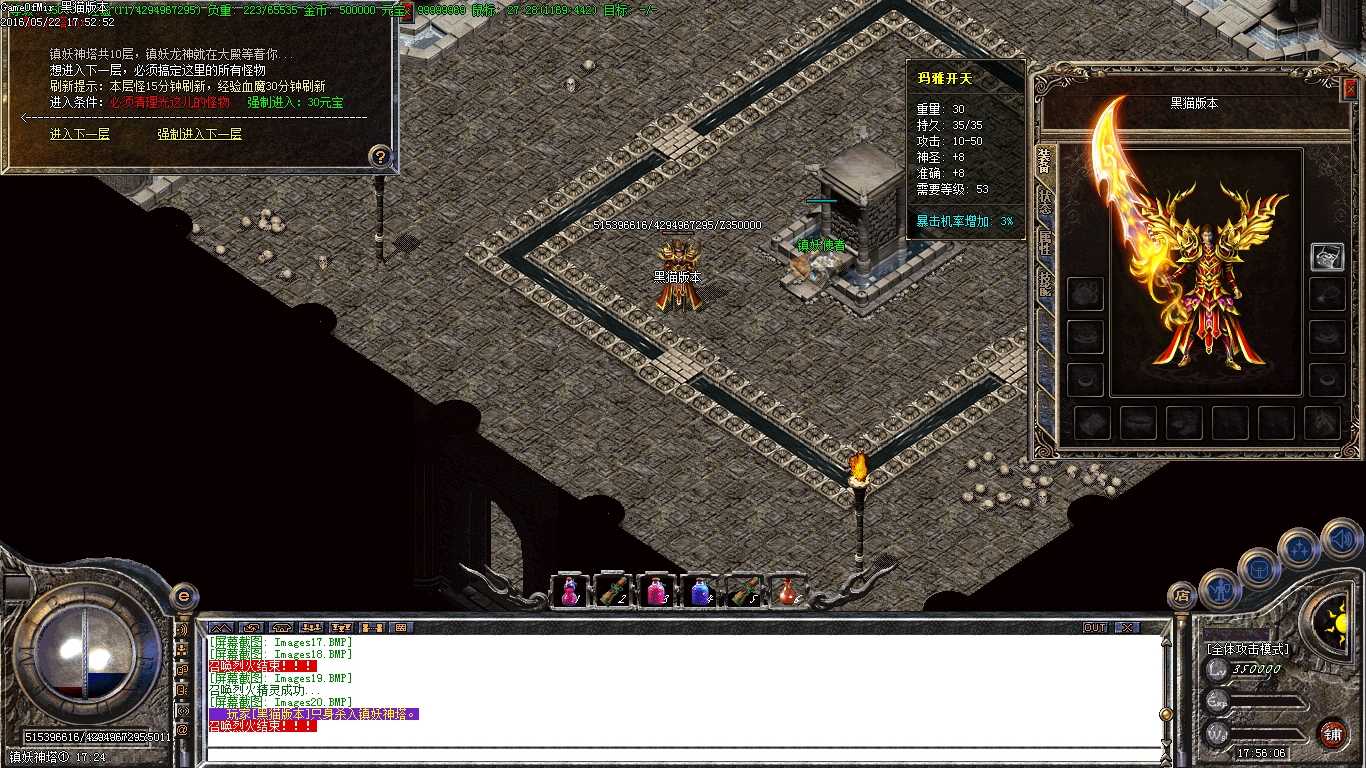
Task: Select the mountain icon in chat toolbar
Action: pos(220,628)
